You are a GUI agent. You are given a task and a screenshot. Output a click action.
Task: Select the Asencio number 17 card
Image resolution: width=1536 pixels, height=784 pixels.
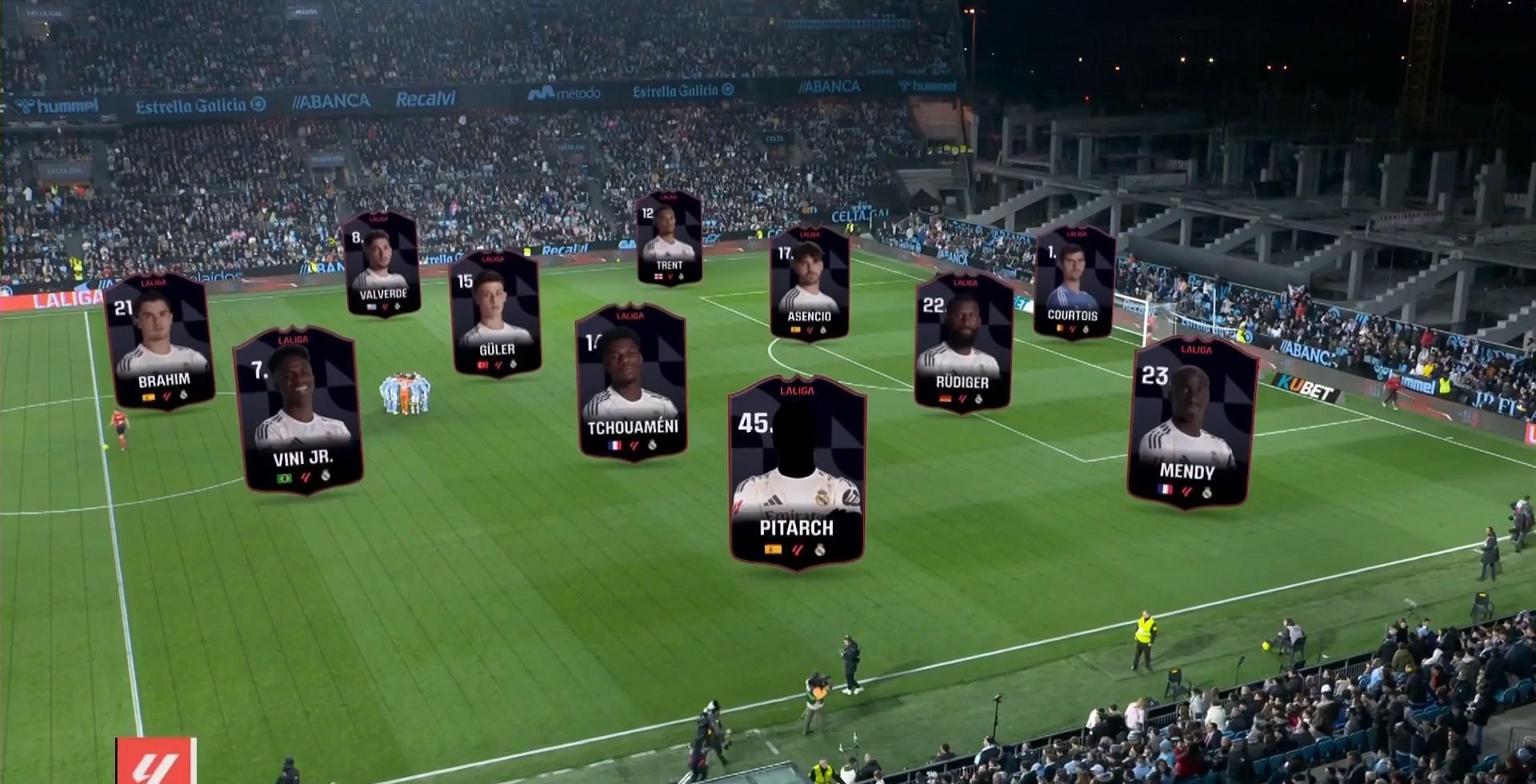coord(809,283)
